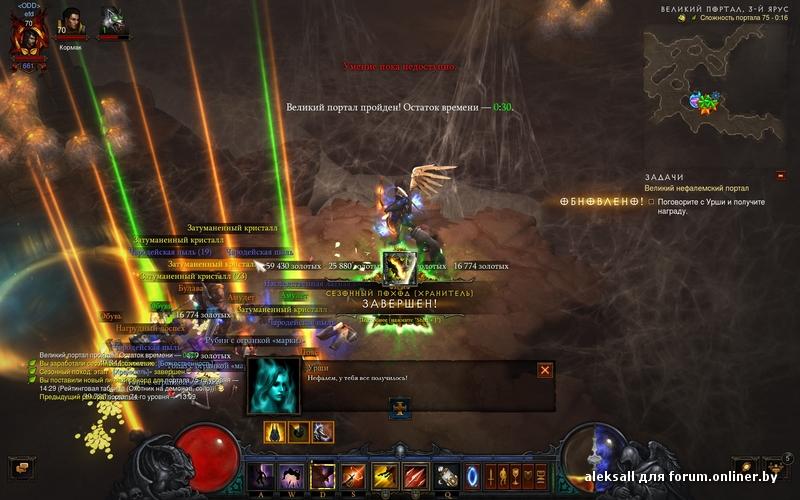Open the chat button at bottom left
The height and width of the screenshot is (500, 800).
click(x=20, y=466)
